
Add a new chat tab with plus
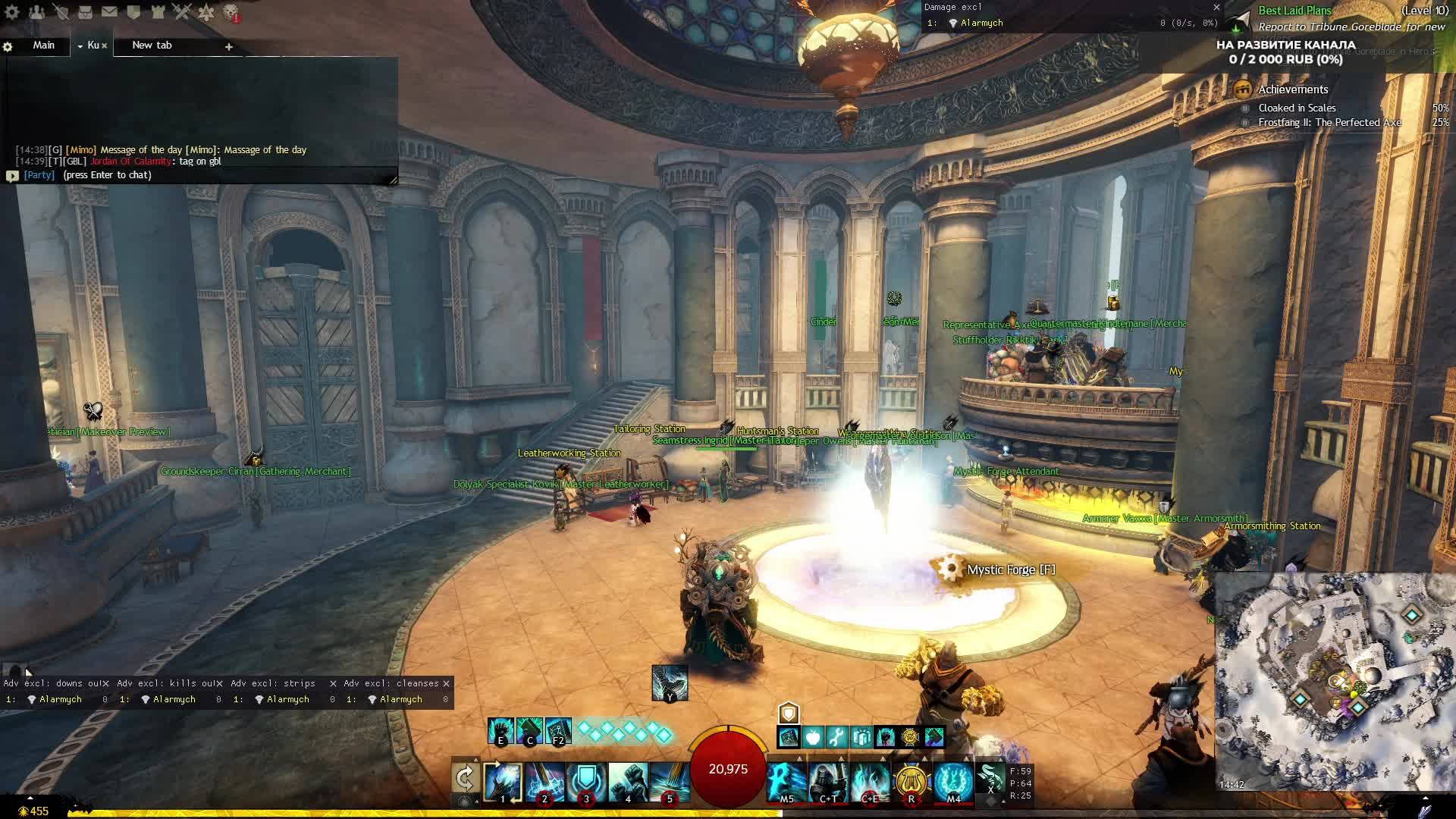[x=228, y=47]
